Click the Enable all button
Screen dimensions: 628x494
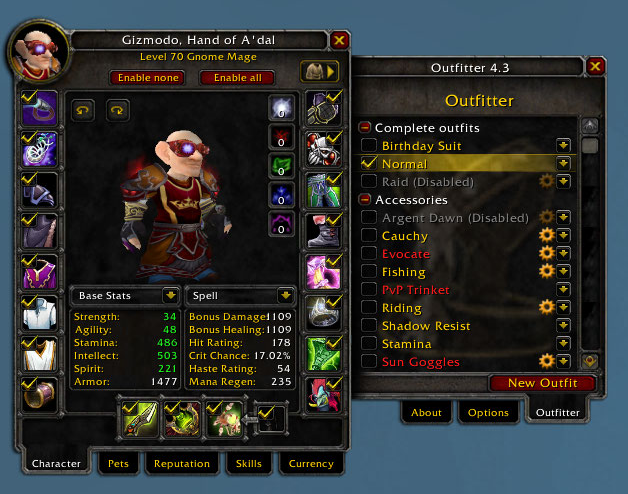pyautogui.click(x=237, y=77)
